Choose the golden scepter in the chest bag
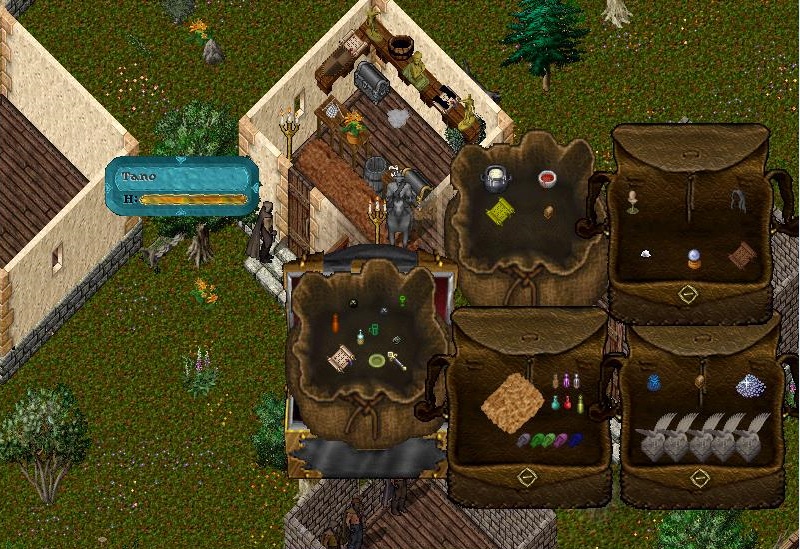This screenshot has height=549, width=800. pos(397,359)
